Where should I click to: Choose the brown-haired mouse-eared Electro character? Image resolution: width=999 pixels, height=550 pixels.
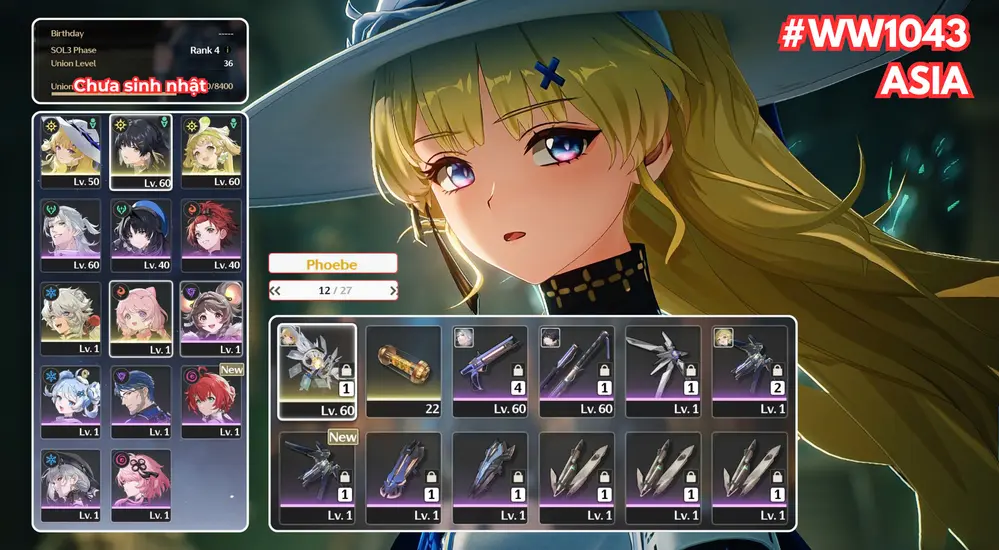[x=211, y=317]
